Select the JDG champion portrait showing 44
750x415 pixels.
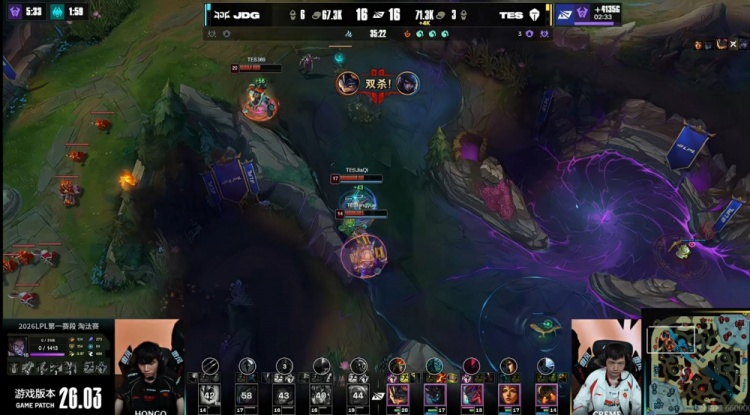[359, 394]
